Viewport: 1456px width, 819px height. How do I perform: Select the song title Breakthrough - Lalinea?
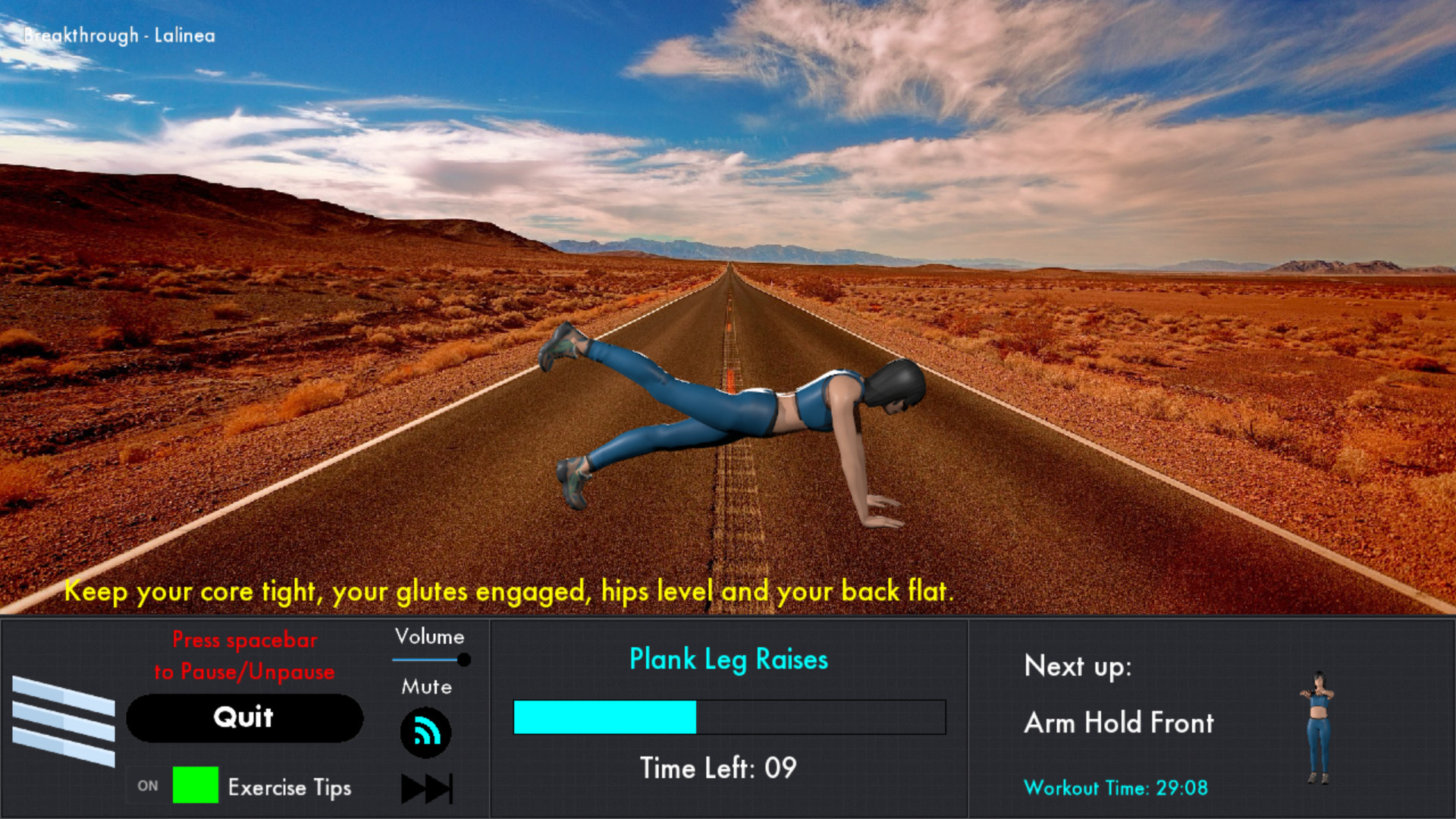tap(118, 35)
